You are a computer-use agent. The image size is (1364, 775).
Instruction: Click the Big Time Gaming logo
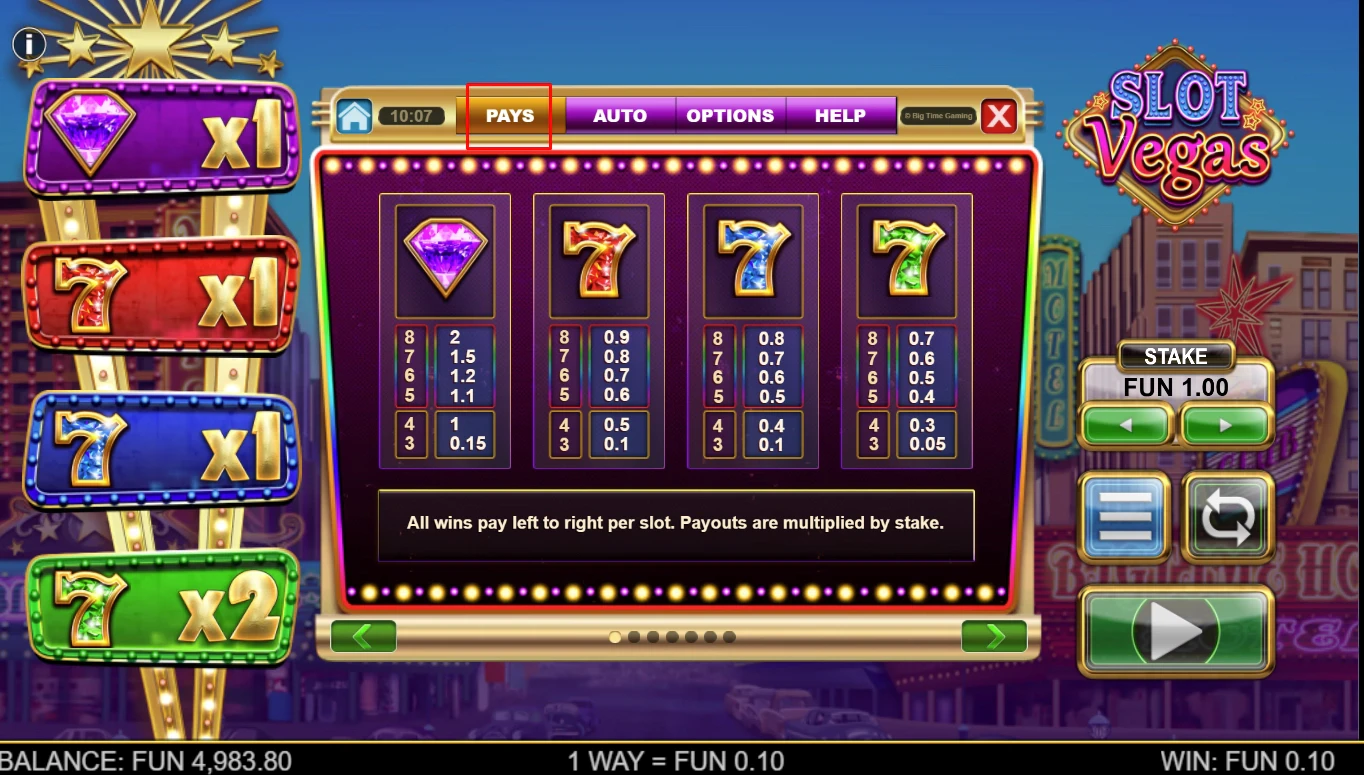[x=937, y=115]
